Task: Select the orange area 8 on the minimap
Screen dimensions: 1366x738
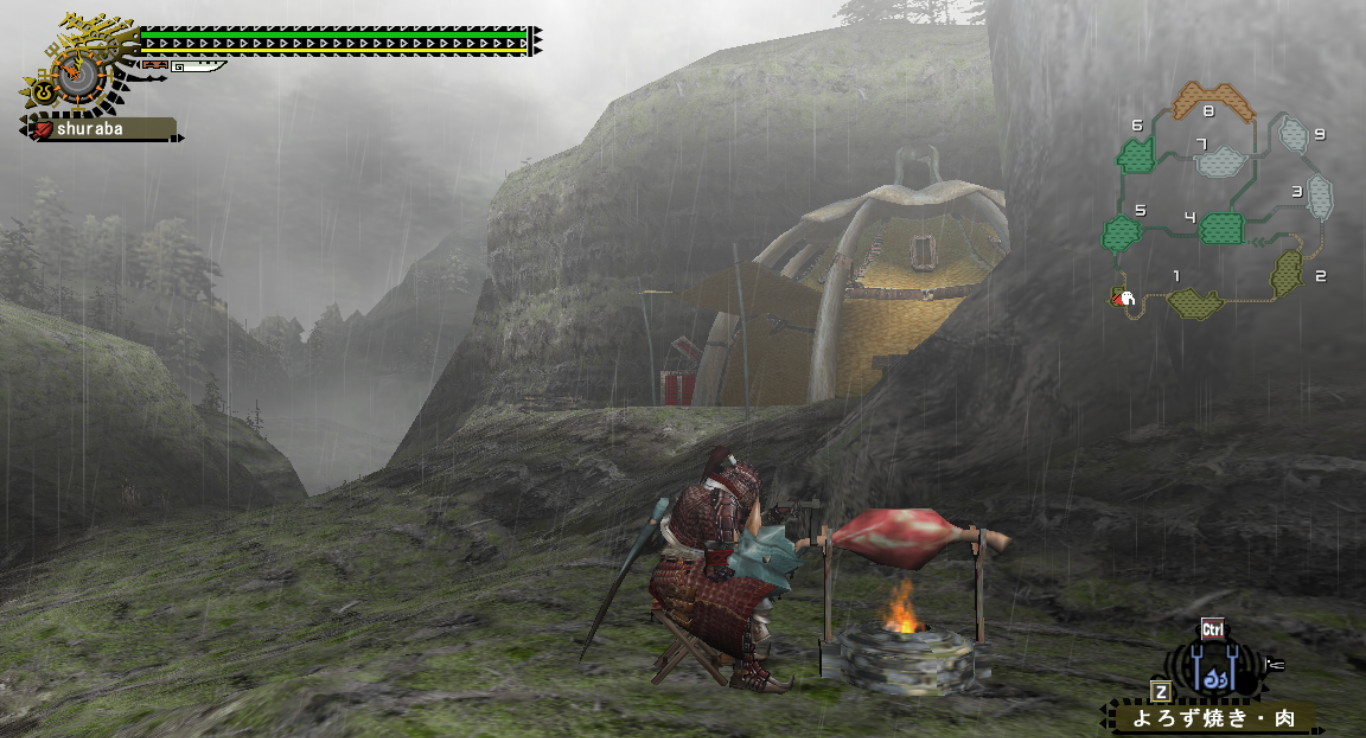Action: tap(1213, 99)
